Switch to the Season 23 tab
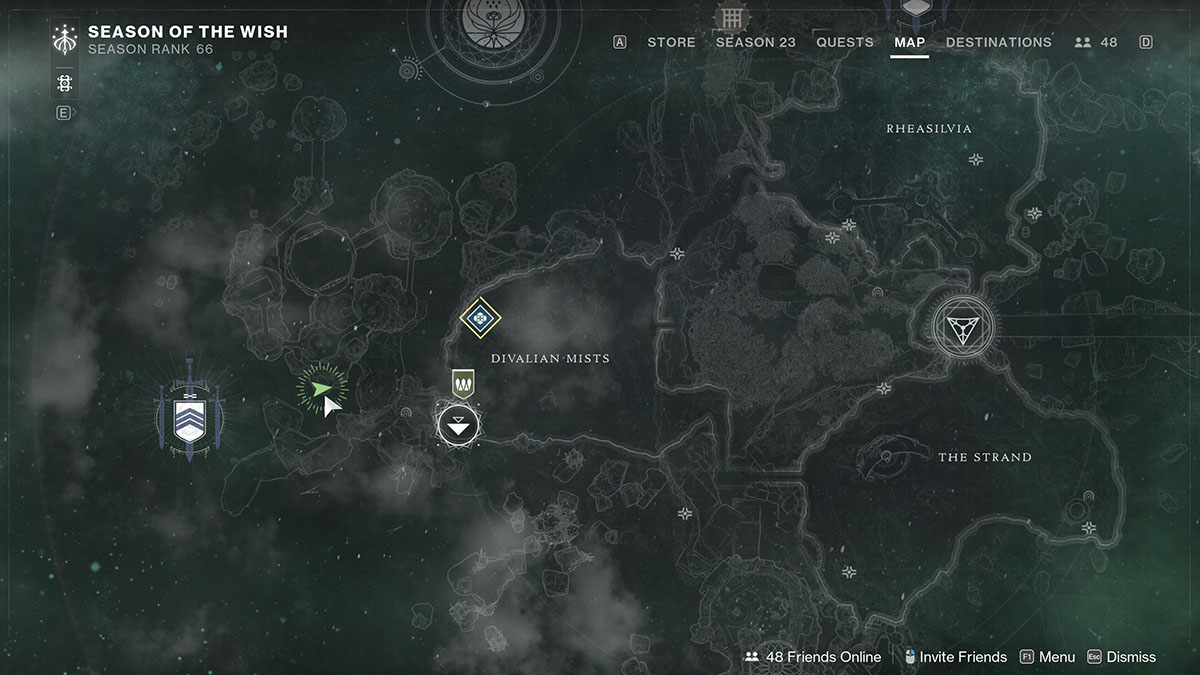 point(756,42)
